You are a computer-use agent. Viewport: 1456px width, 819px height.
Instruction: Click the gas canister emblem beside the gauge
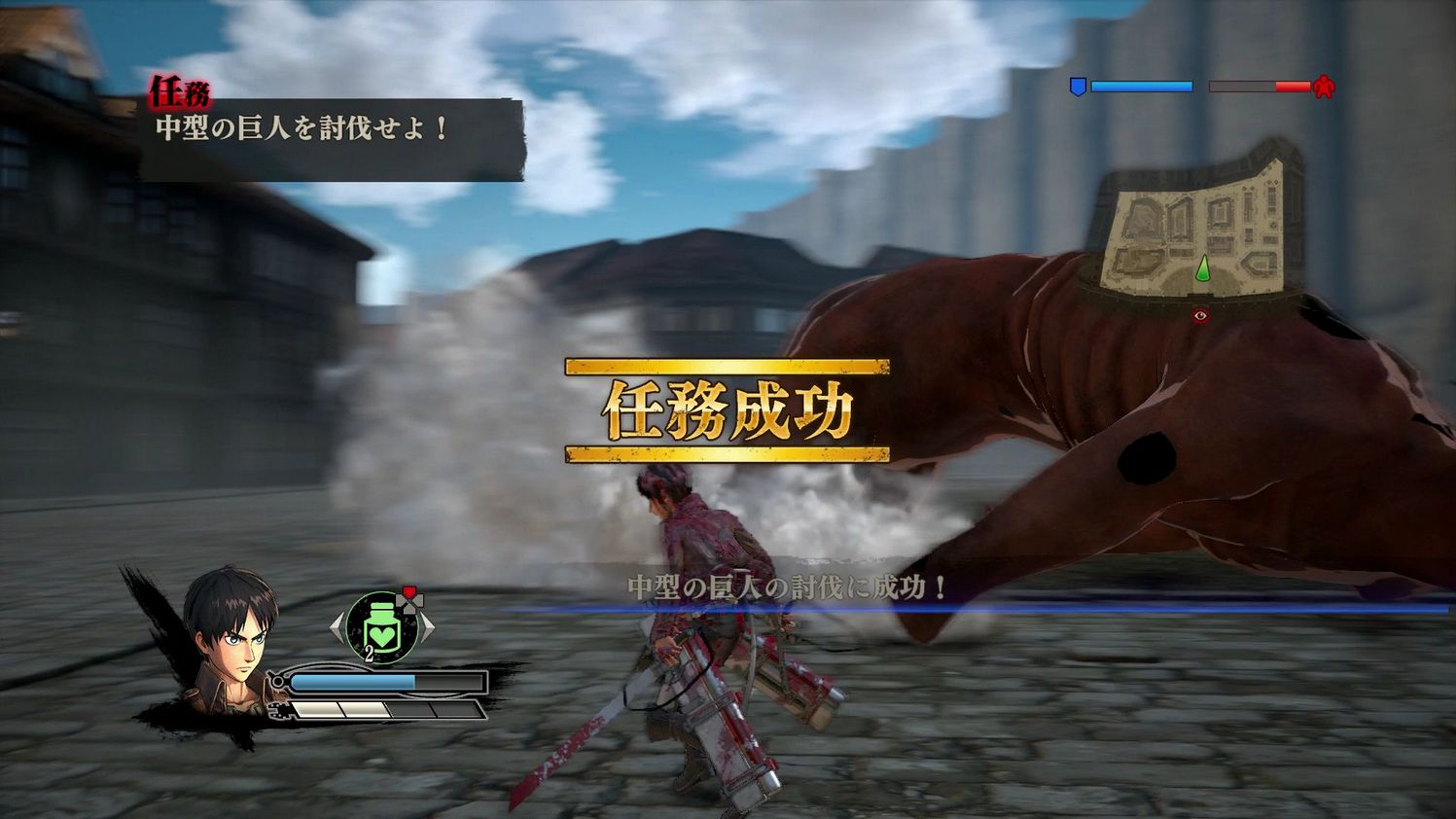tap(277, 683)
